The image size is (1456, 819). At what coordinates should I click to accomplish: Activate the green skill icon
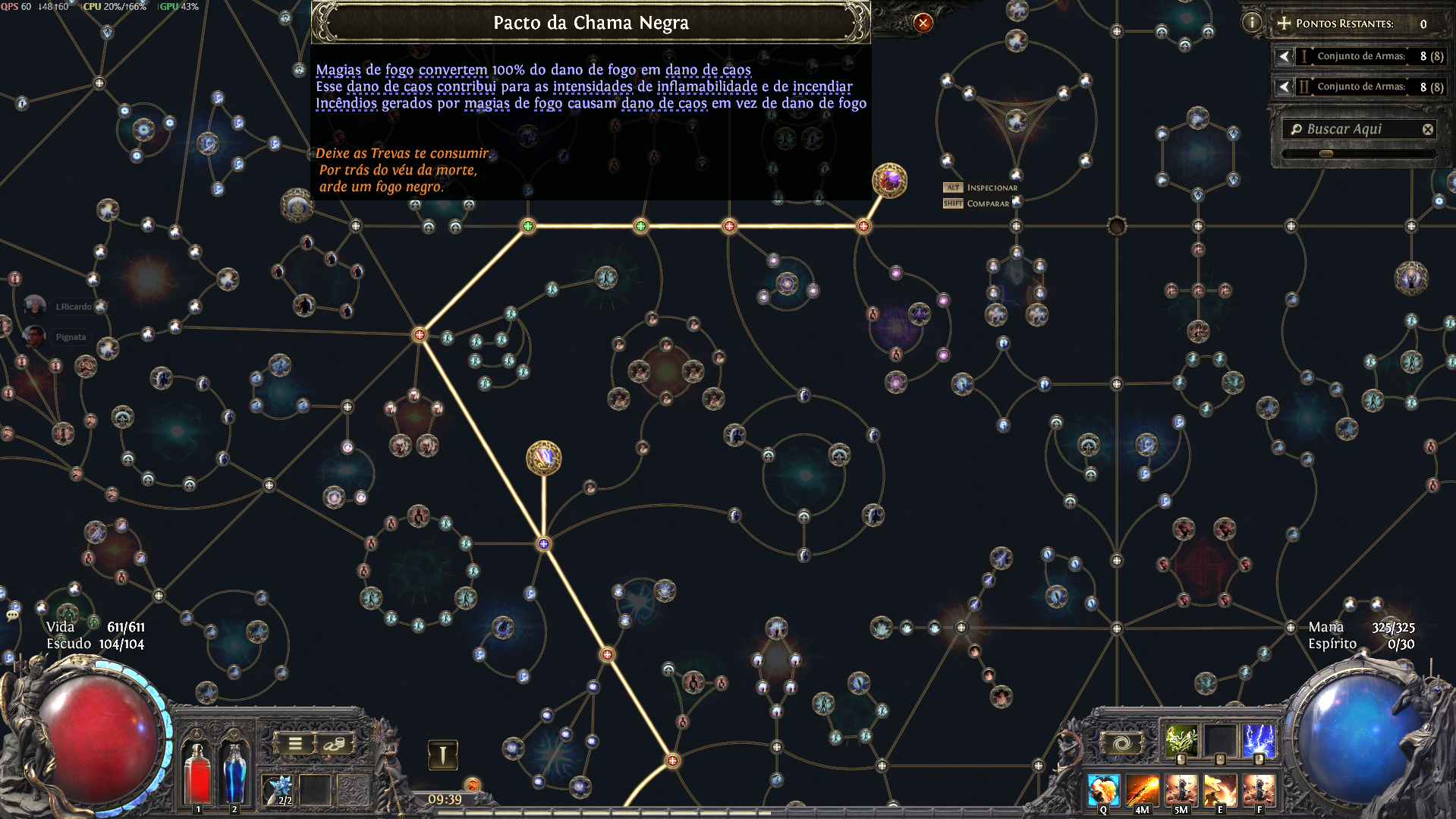tap(1181, 740)
